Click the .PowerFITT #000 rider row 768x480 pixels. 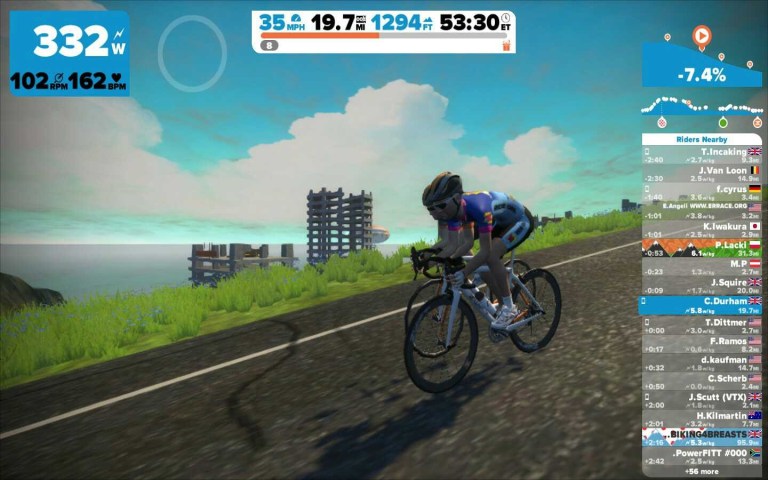coord(701,456)
